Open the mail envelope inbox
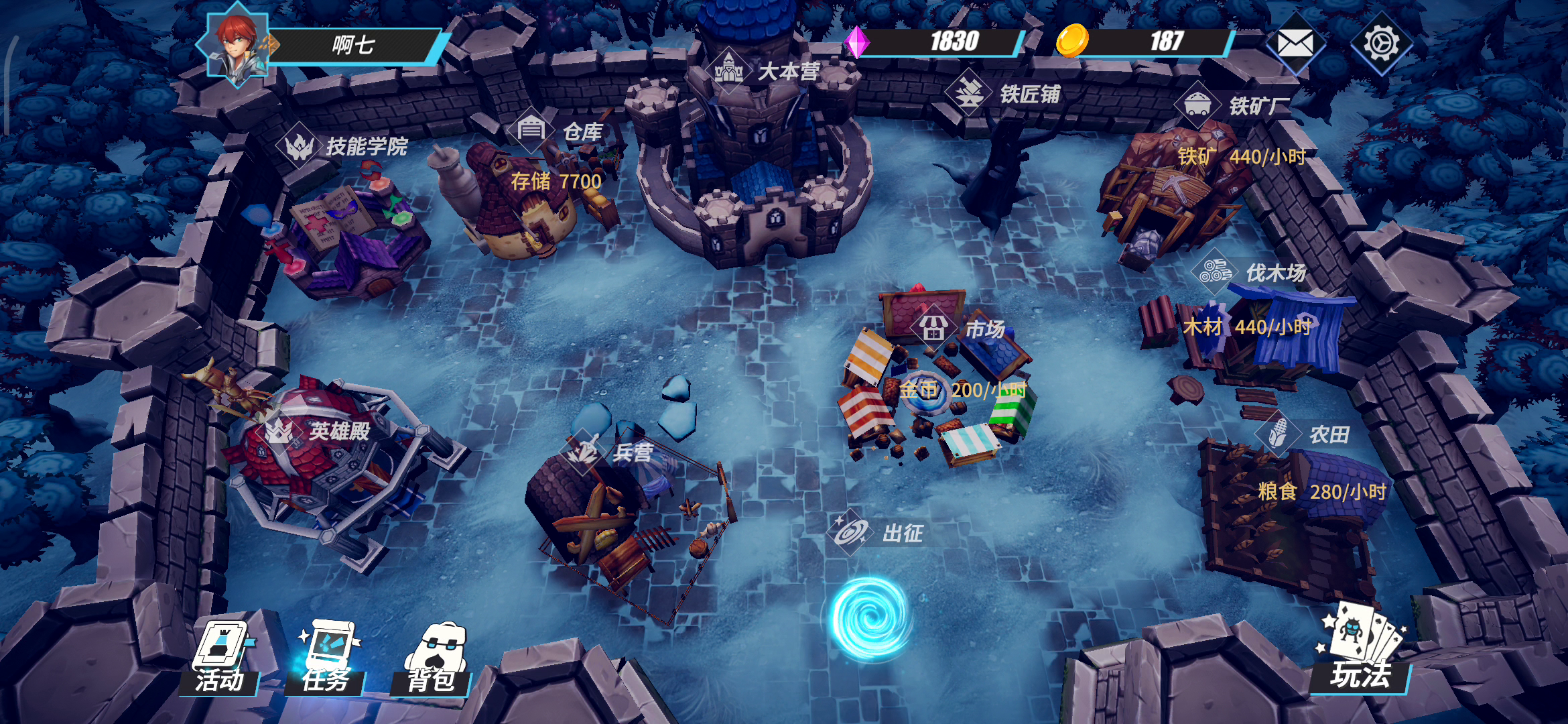1568x724 pixels. pyautogui.click(x=1295, y=44)
